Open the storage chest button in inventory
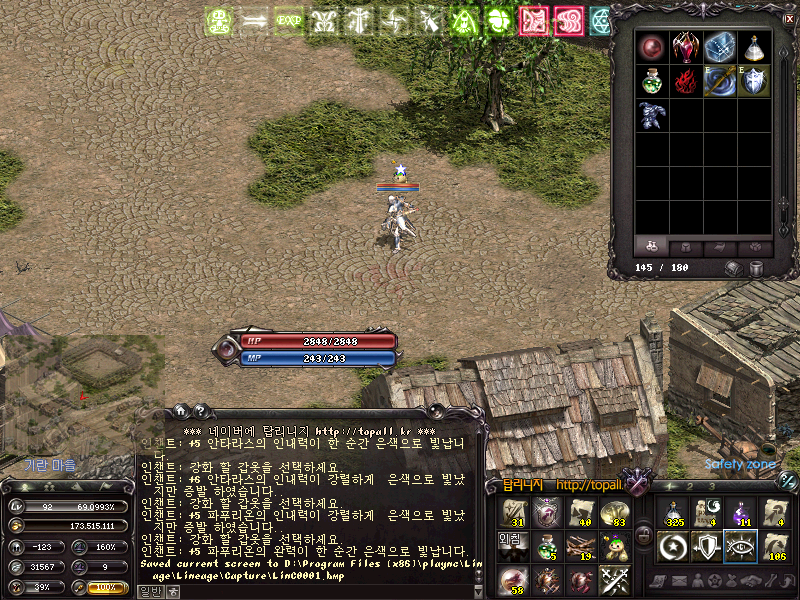 click(x=734, y=268)
